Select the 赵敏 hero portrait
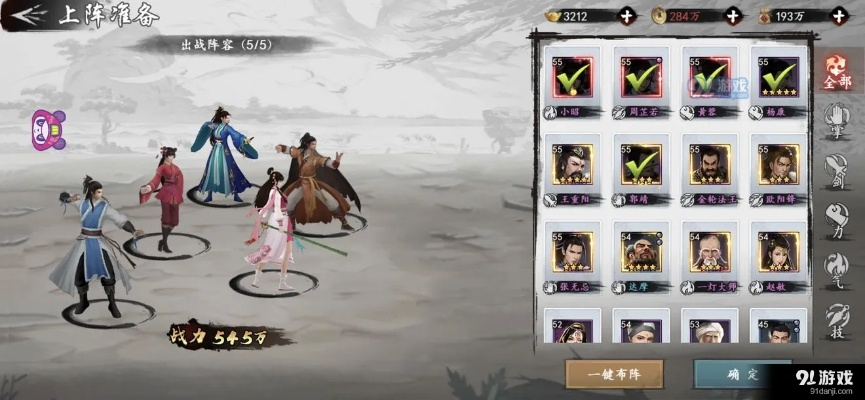This screenshot has width=865, height=400. pyautogui.click(x=778, y=252)
